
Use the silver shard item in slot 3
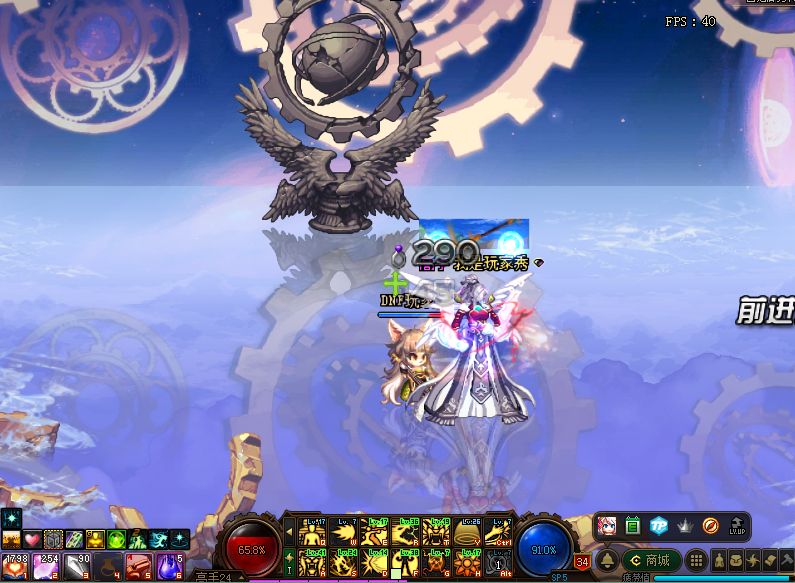(76, 567)
